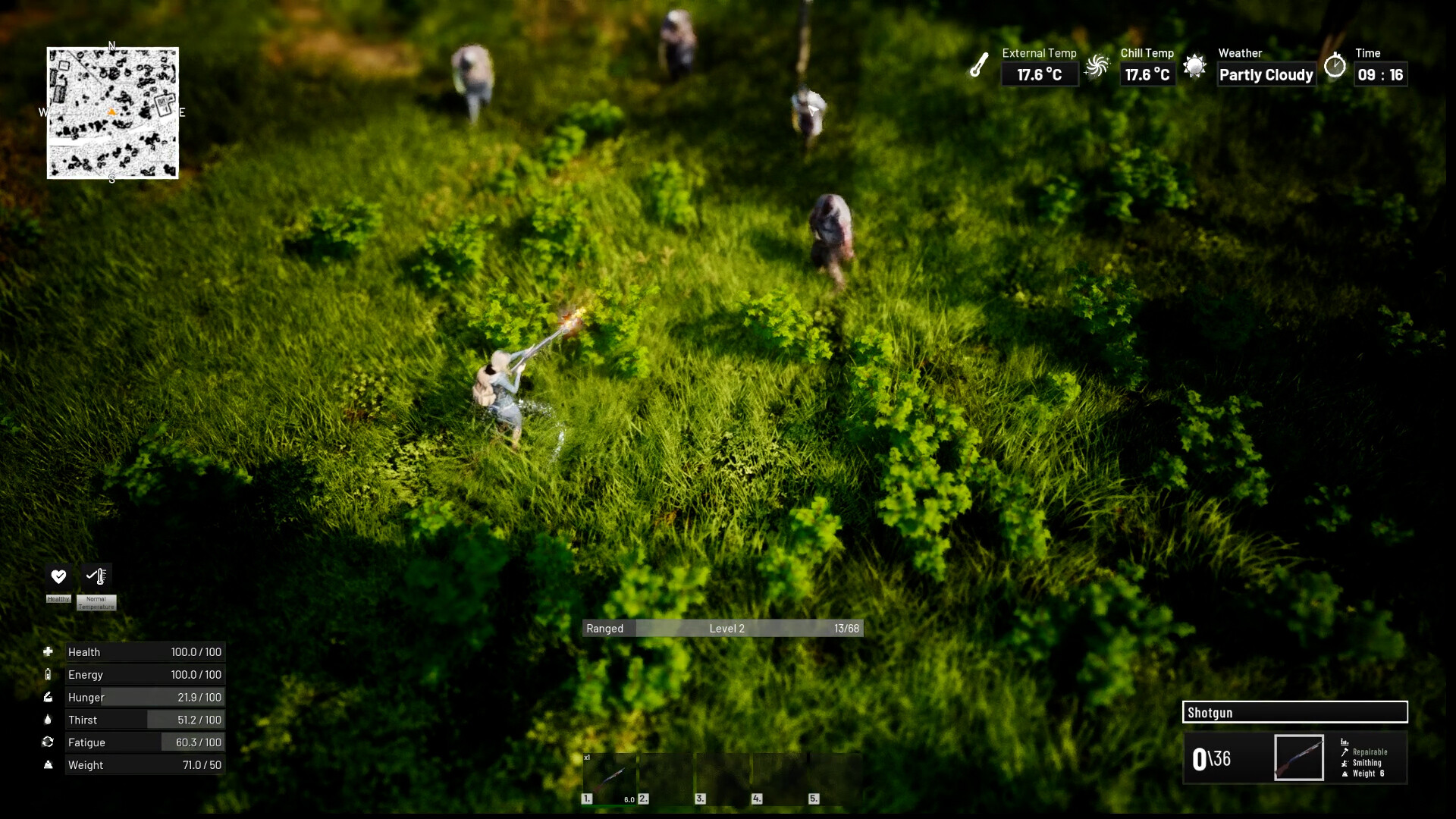
Task: Click the Repairable hammer icon on the Shotgun
Action: [x=1345, y=751]
